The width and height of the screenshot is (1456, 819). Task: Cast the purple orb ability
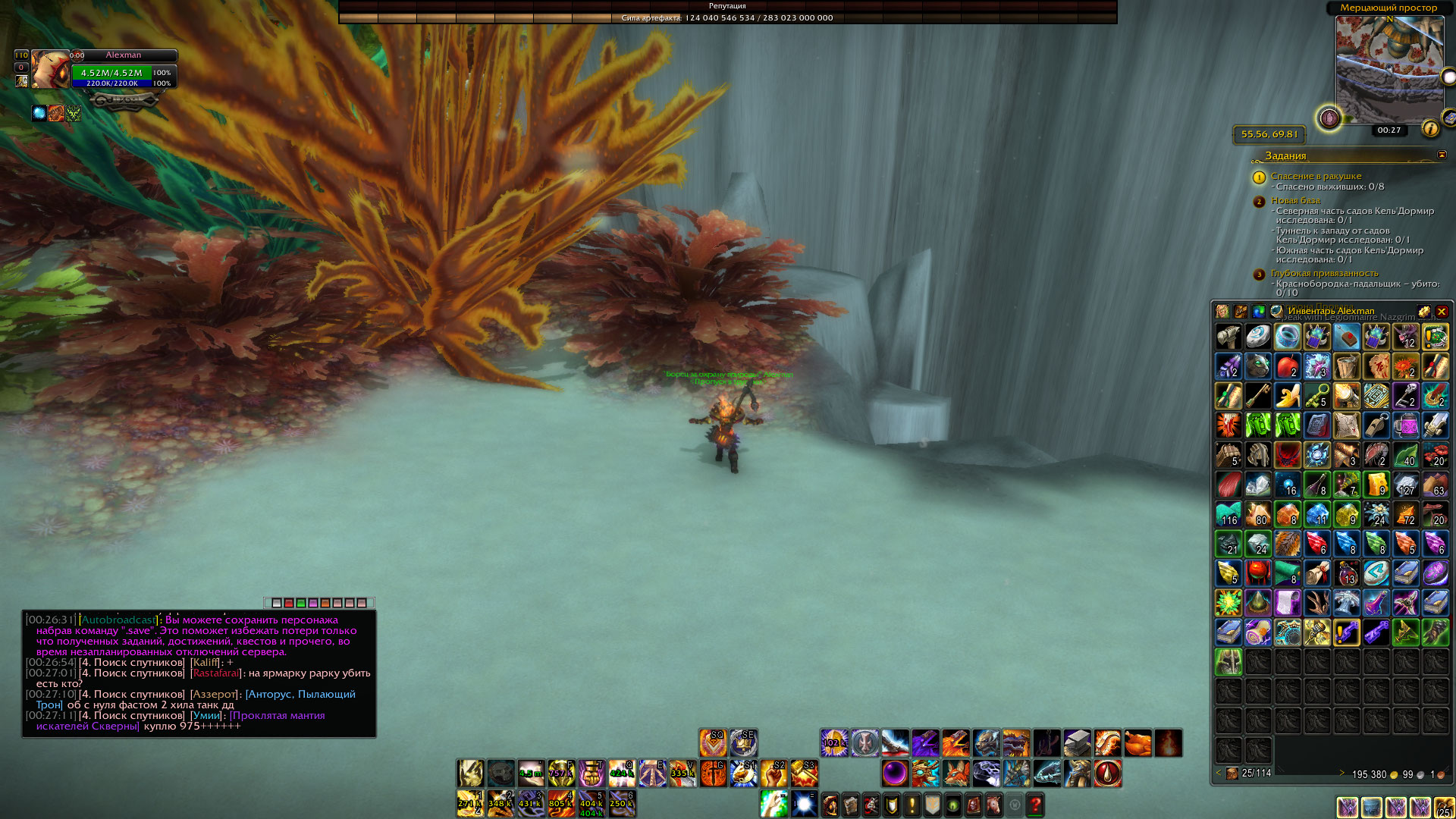tap(895, 773)
